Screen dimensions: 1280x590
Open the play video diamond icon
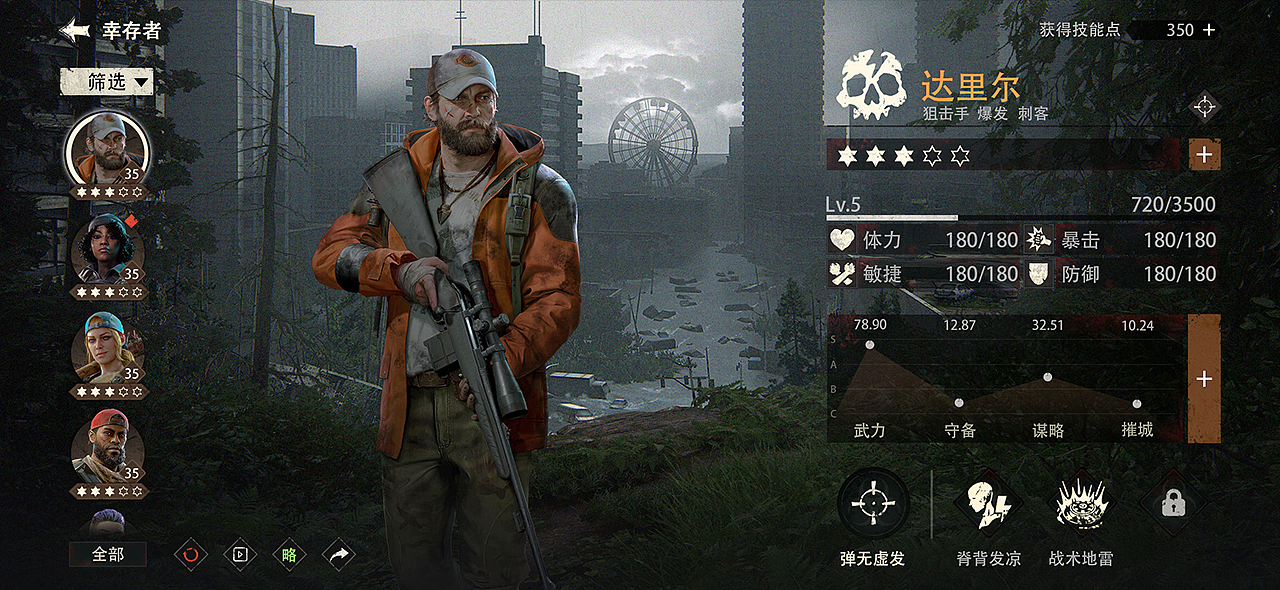coord(240,554)
